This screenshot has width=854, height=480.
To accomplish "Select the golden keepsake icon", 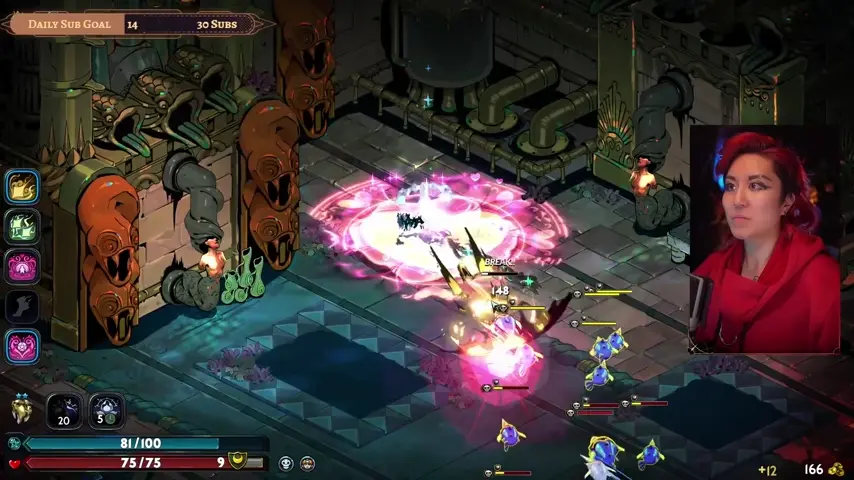I will 21,409.
